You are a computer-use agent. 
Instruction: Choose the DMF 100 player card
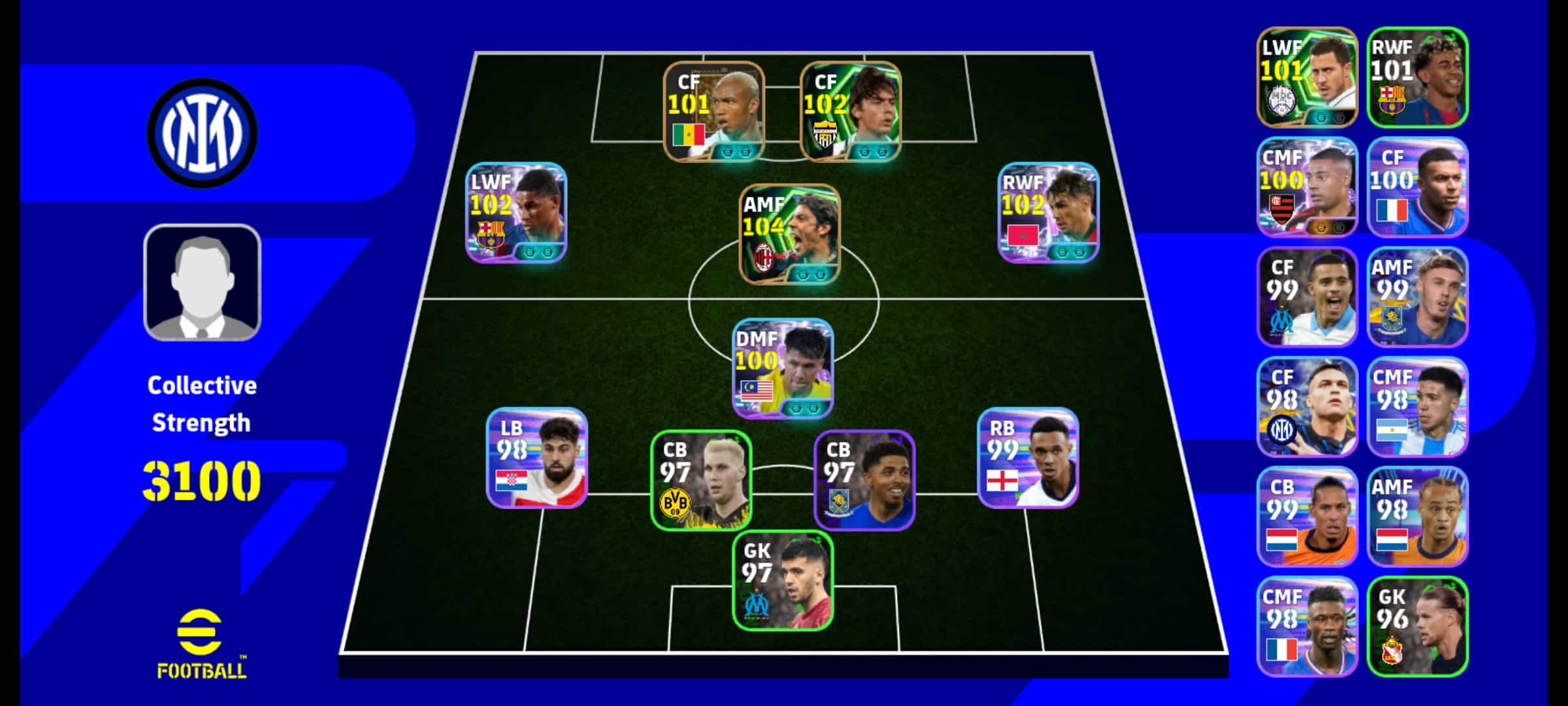pos(783,369)
